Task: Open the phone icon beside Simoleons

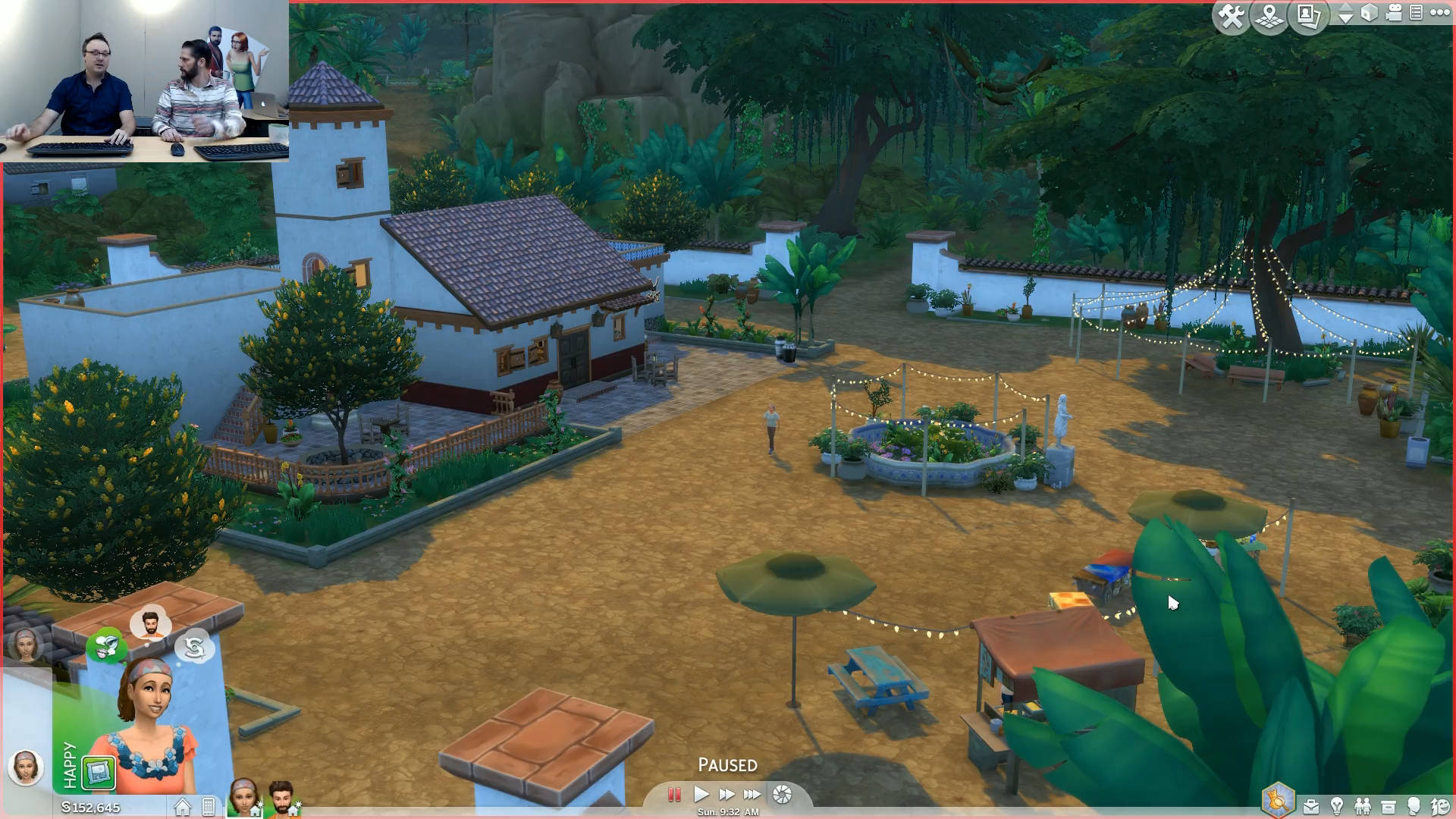Action: (209, 807)
